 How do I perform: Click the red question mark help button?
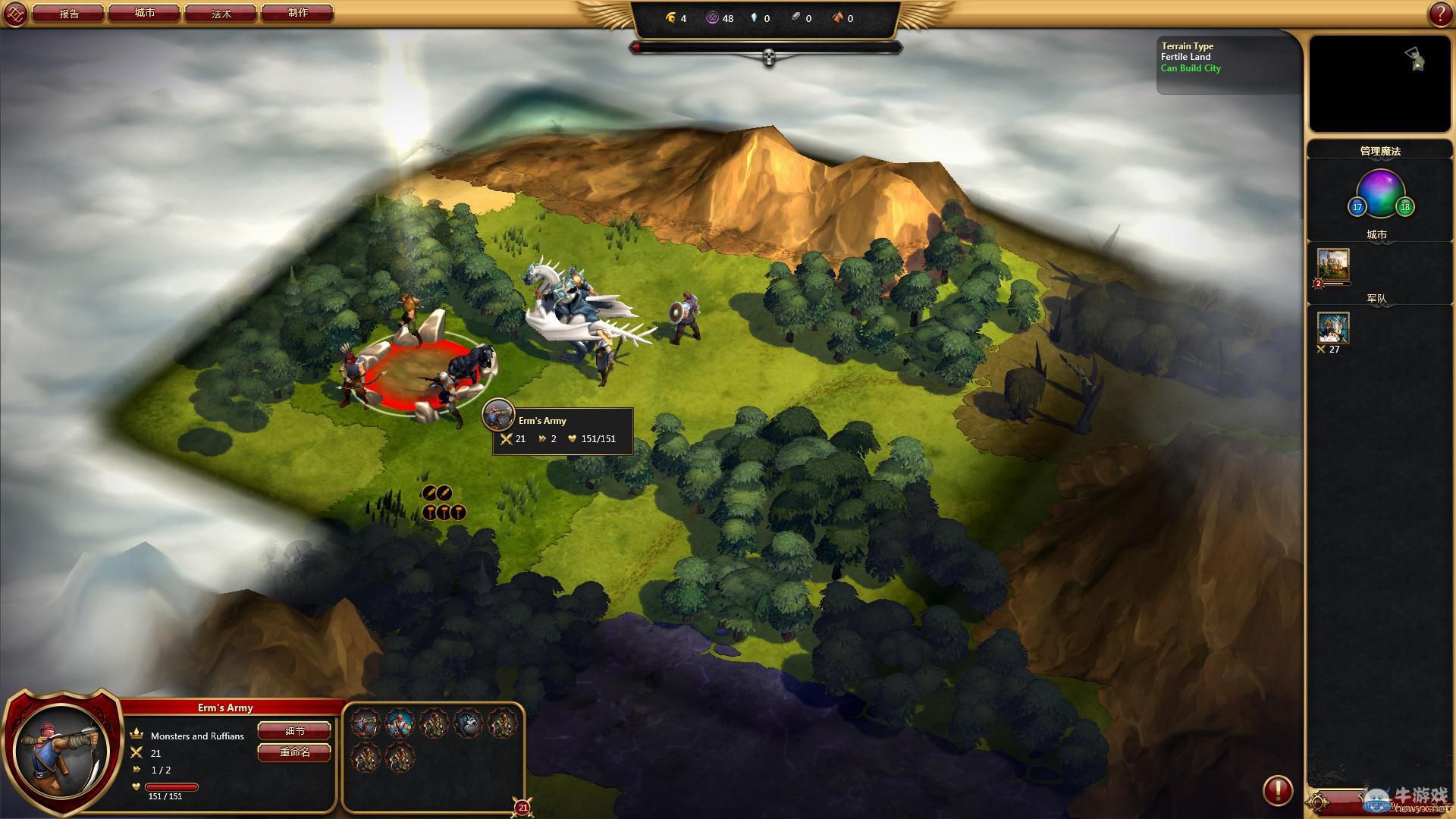tap(1440, 14)
